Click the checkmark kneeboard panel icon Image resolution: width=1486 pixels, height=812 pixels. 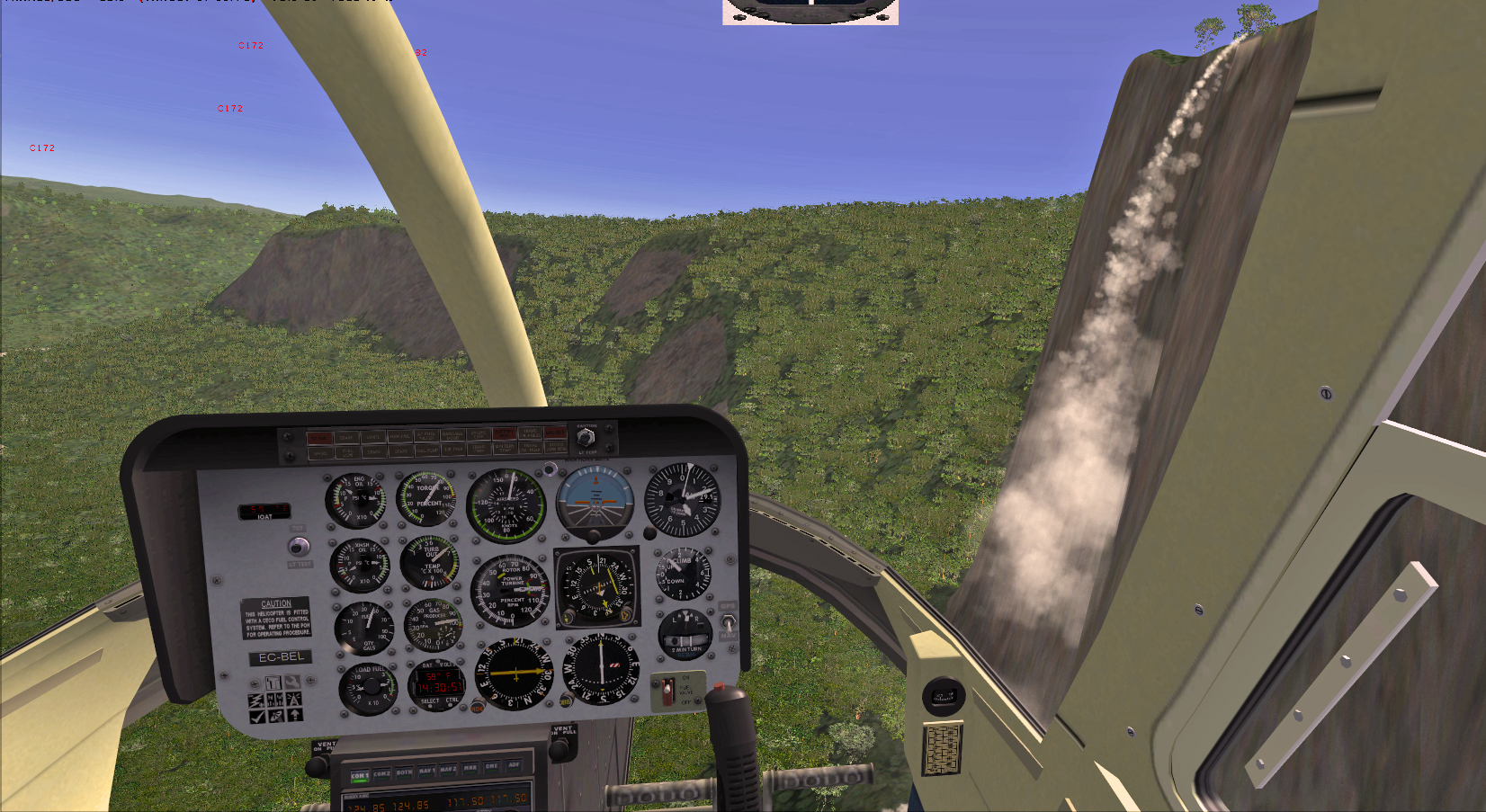click(257, 717)
